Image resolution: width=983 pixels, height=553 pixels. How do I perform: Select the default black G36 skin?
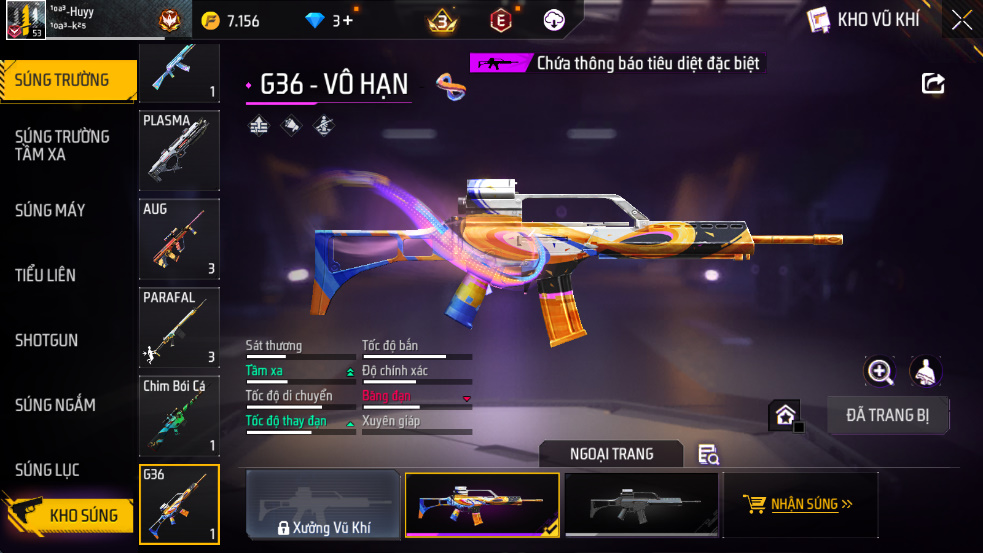641,505
